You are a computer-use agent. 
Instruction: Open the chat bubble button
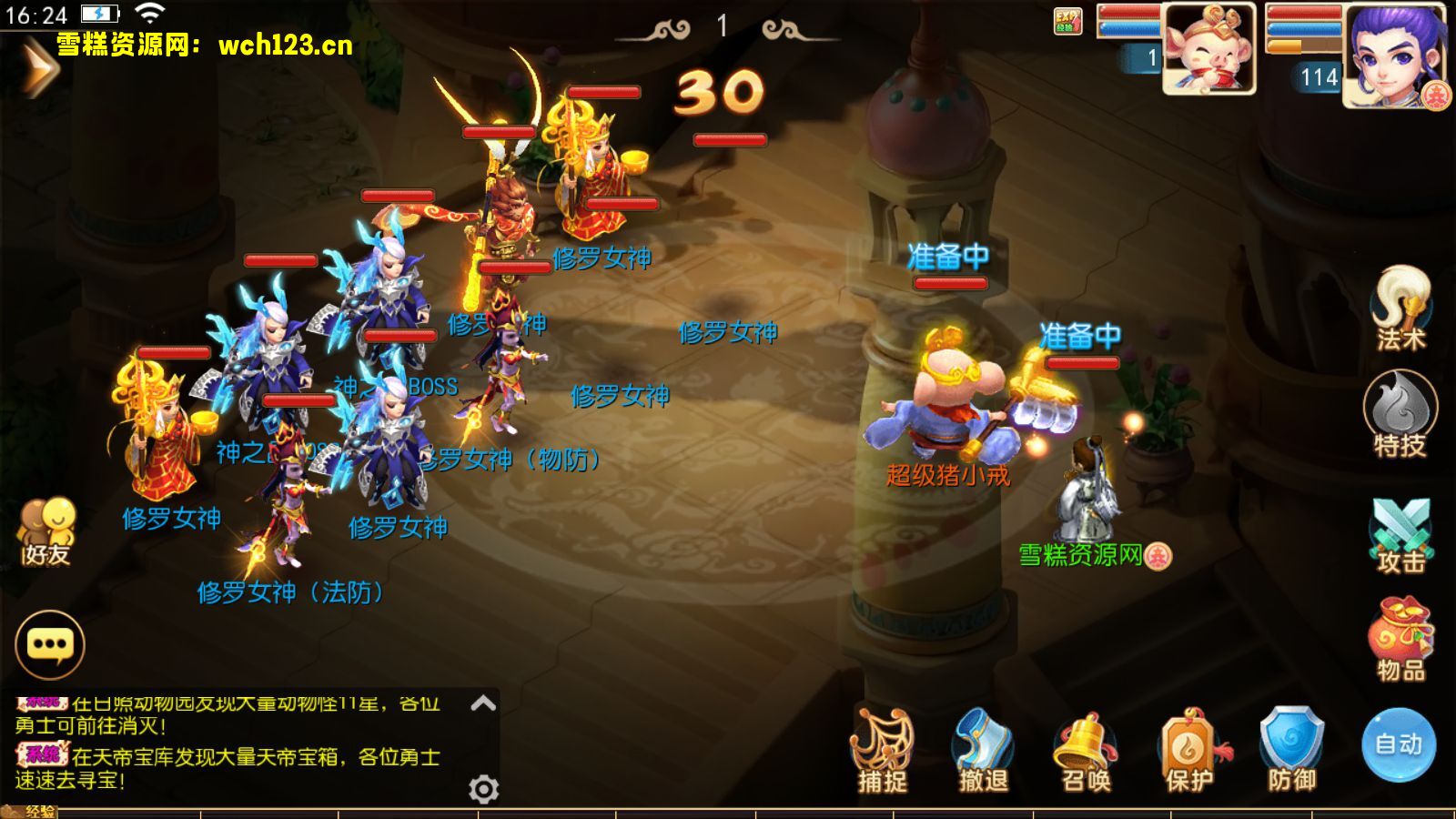click(50, 644)
